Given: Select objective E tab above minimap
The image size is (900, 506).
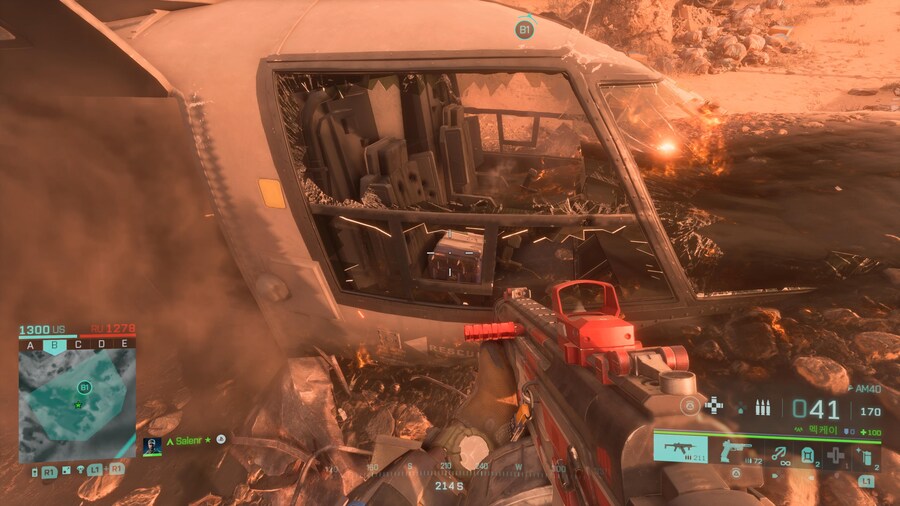Looking at the screenshot, I should pyautogui.click(x=123, y=344).
